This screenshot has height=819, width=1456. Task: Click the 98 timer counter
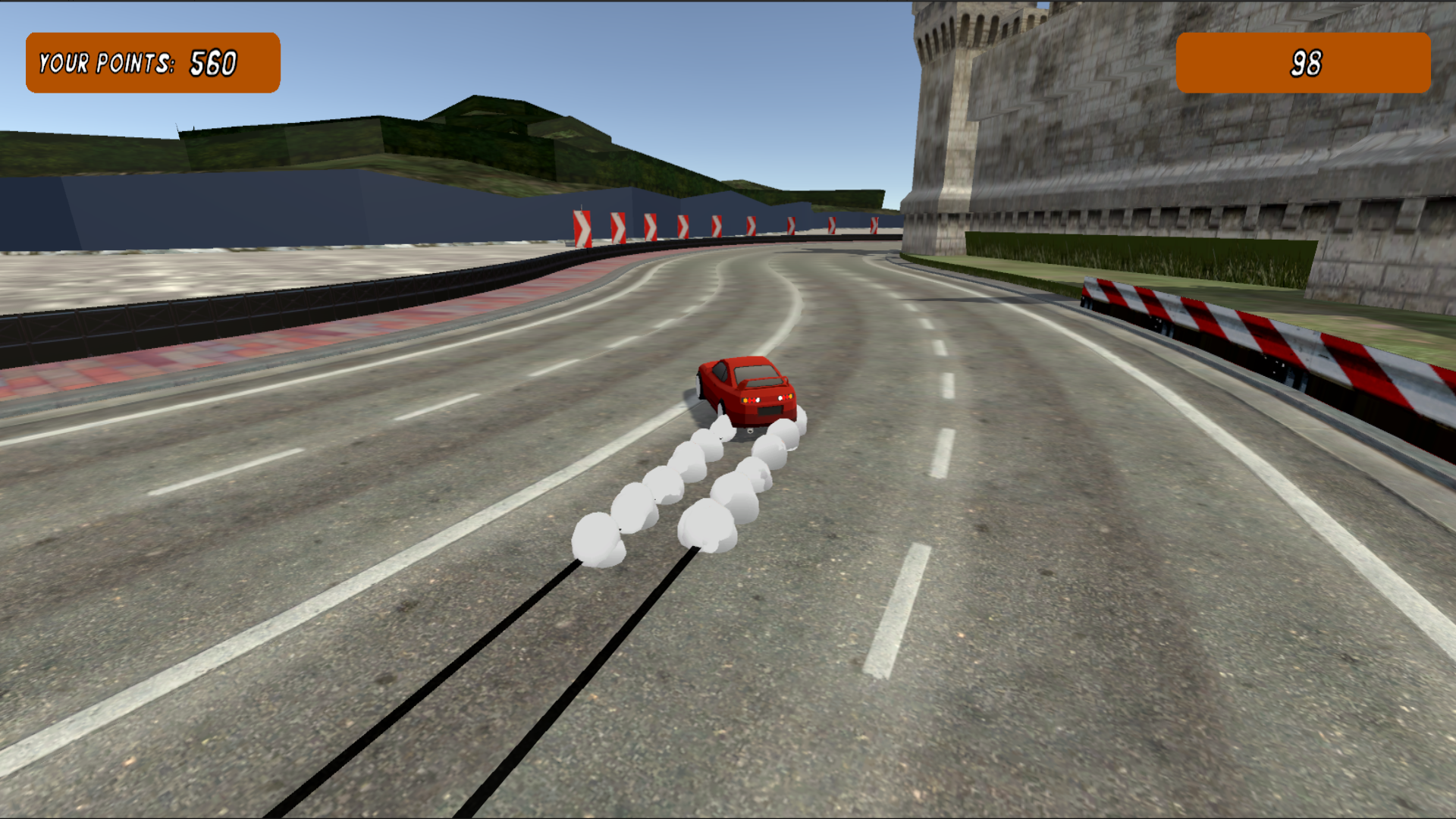(x=1306, y=61)
